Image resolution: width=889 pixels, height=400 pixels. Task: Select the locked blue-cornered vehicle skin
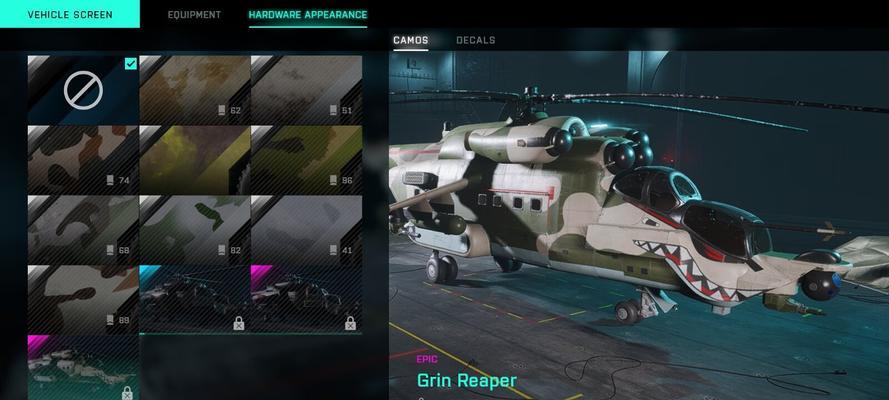194,298
